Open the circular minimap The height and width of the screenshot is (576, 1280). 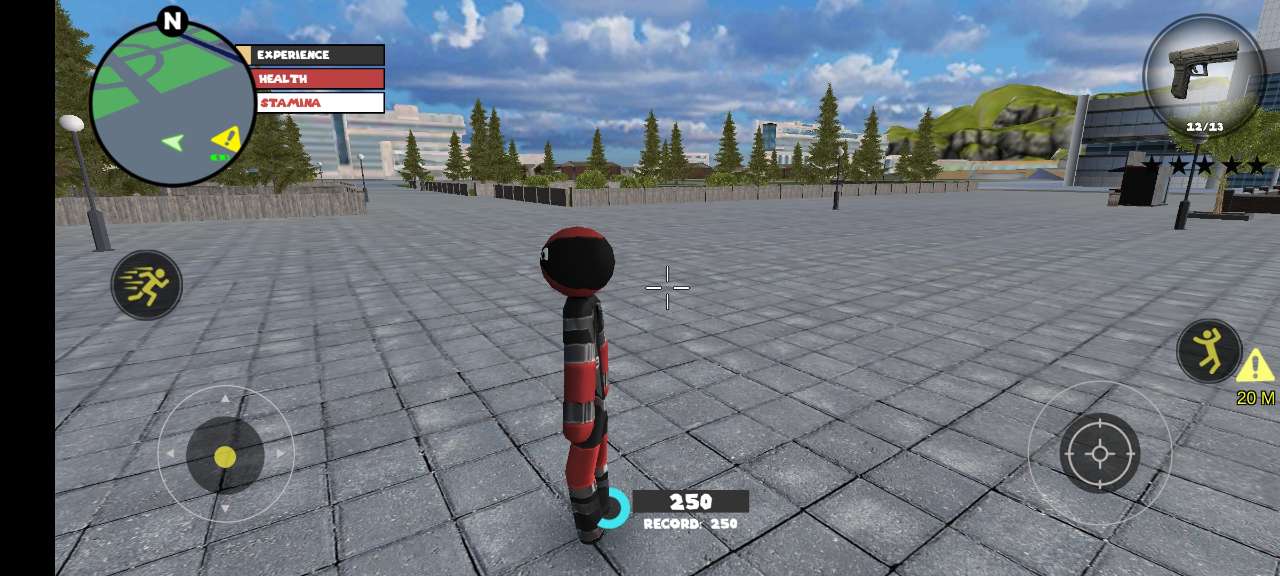coord(172,103)
